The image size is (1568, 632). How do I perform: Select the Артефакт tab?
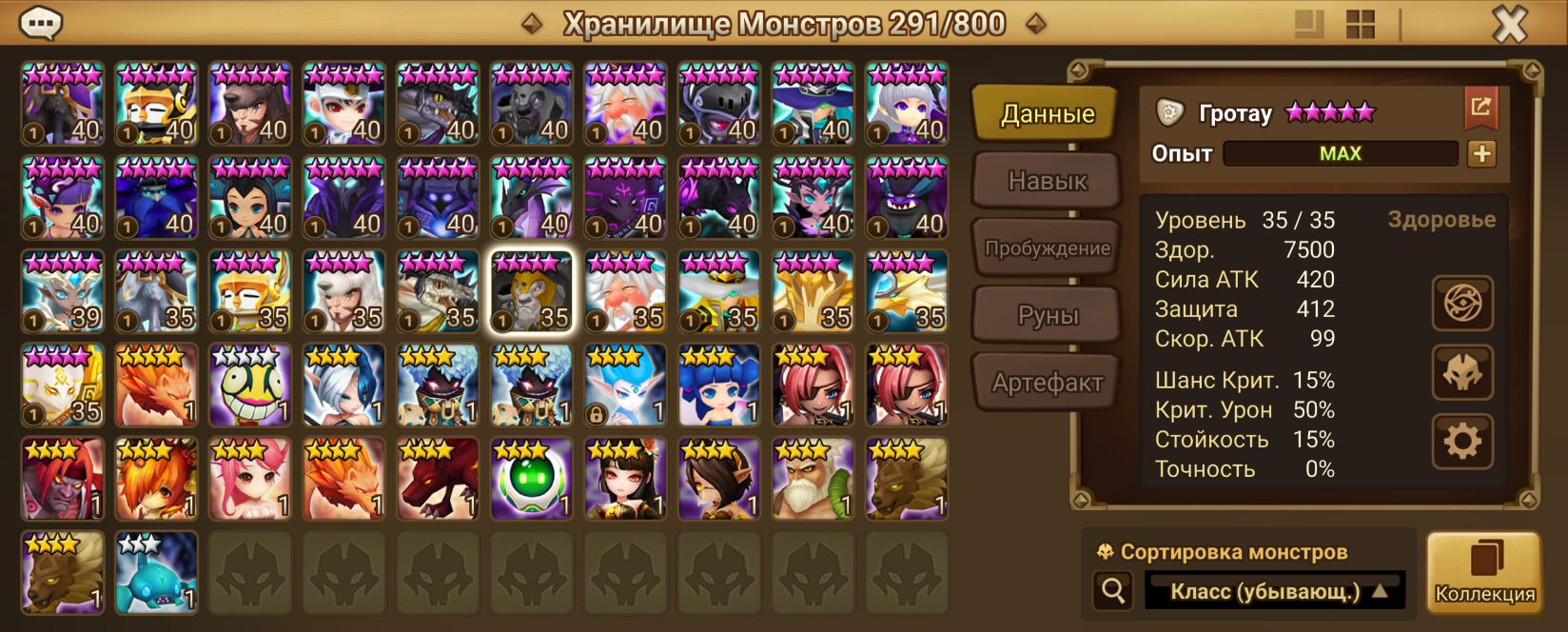pyautogui.click(x=1047, y=383)
